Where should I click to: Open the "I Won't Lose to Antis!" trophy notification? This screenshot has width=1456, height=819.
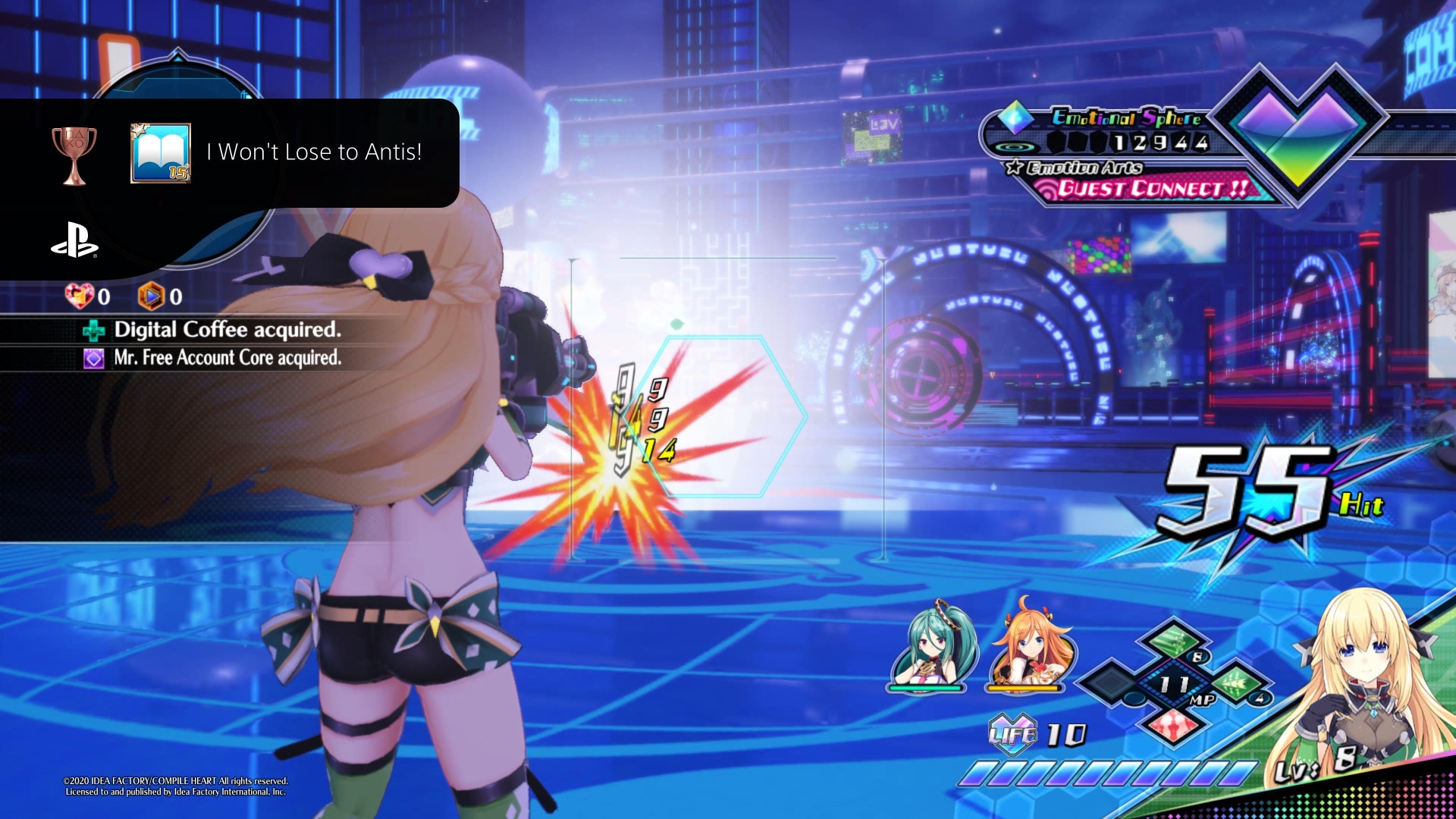(314, 152)
